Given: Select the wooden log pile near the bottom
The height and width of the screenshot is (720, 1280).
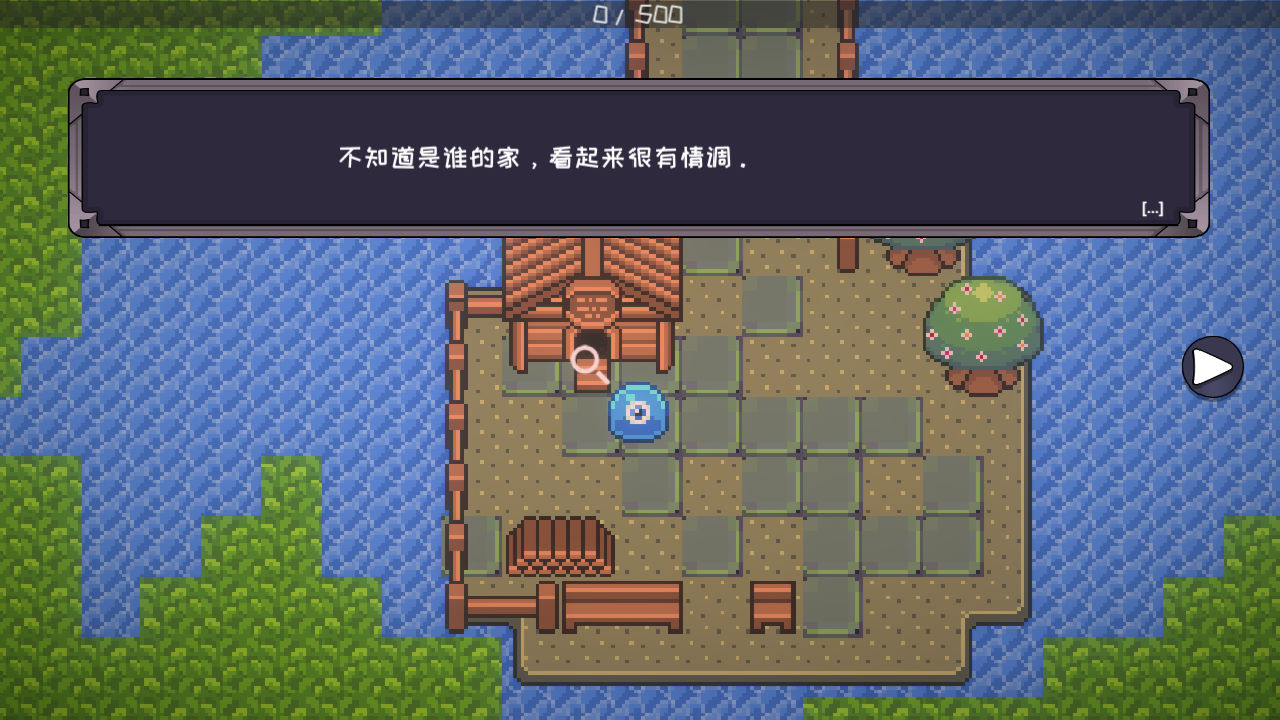Looking at the screenshot, I should (560, 545).
